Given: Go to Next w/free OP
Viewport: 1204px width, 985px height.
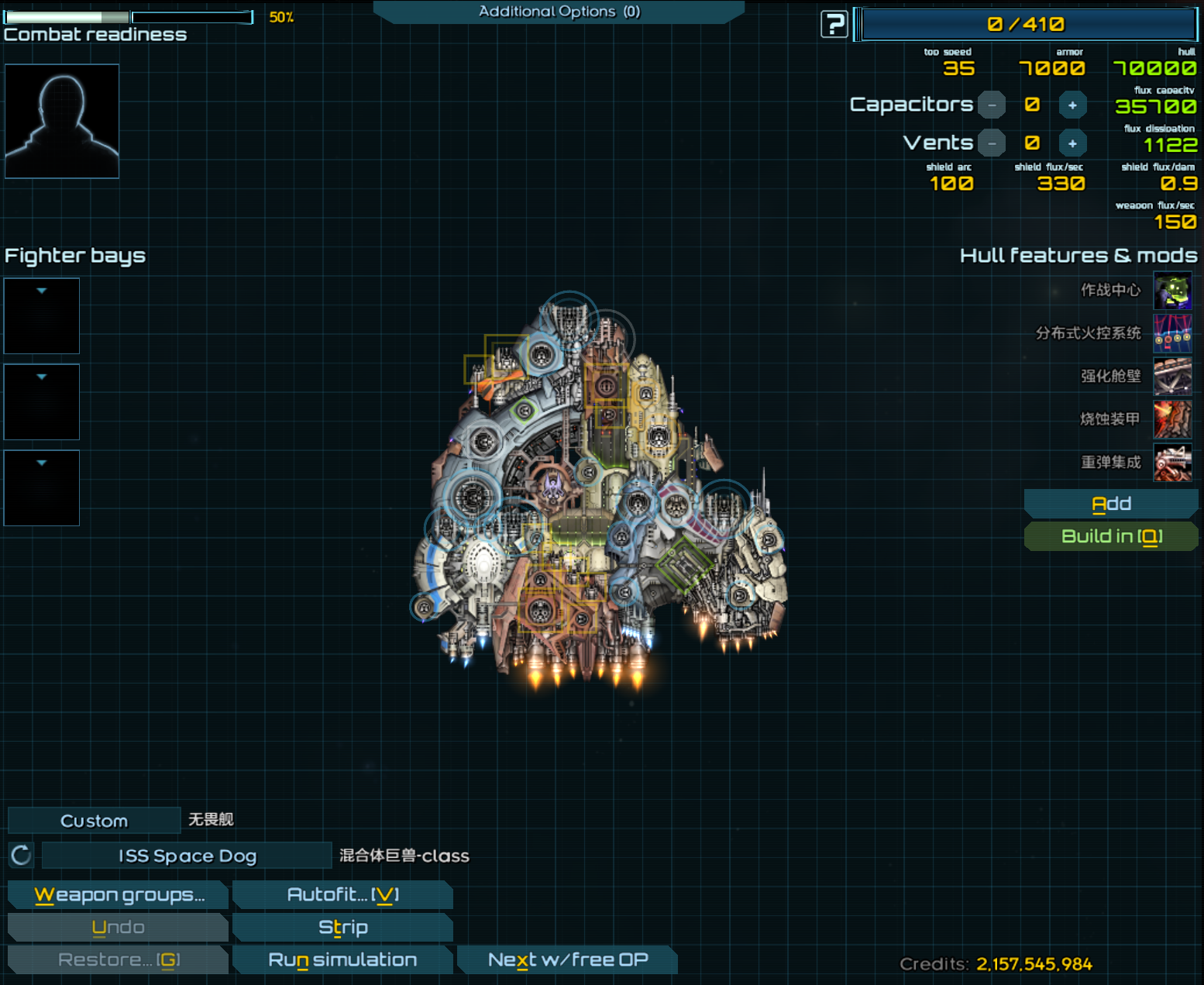Looking at the screenshot, I should pos(567,960).
